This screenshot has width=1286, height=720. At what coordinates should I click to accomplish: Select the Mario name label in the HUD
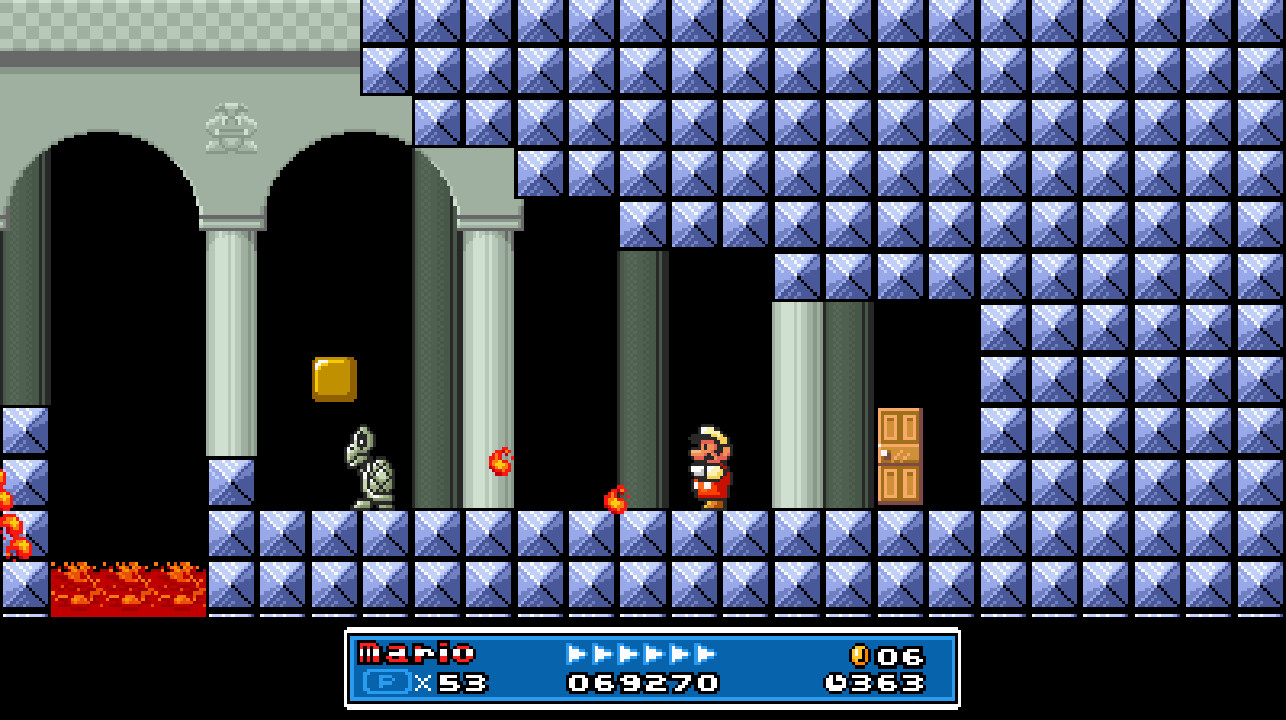pyautogui.click(x=415, y=654)
